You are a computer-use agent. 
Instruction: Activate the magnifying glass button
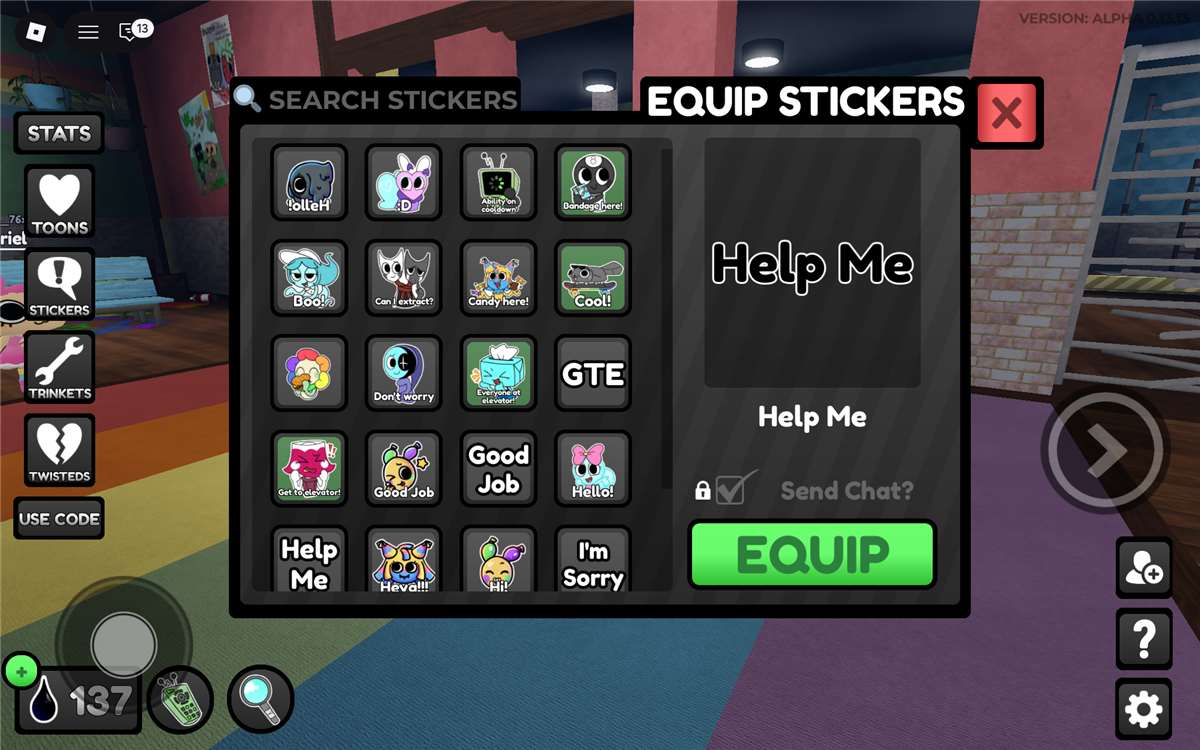pos(261,699)
